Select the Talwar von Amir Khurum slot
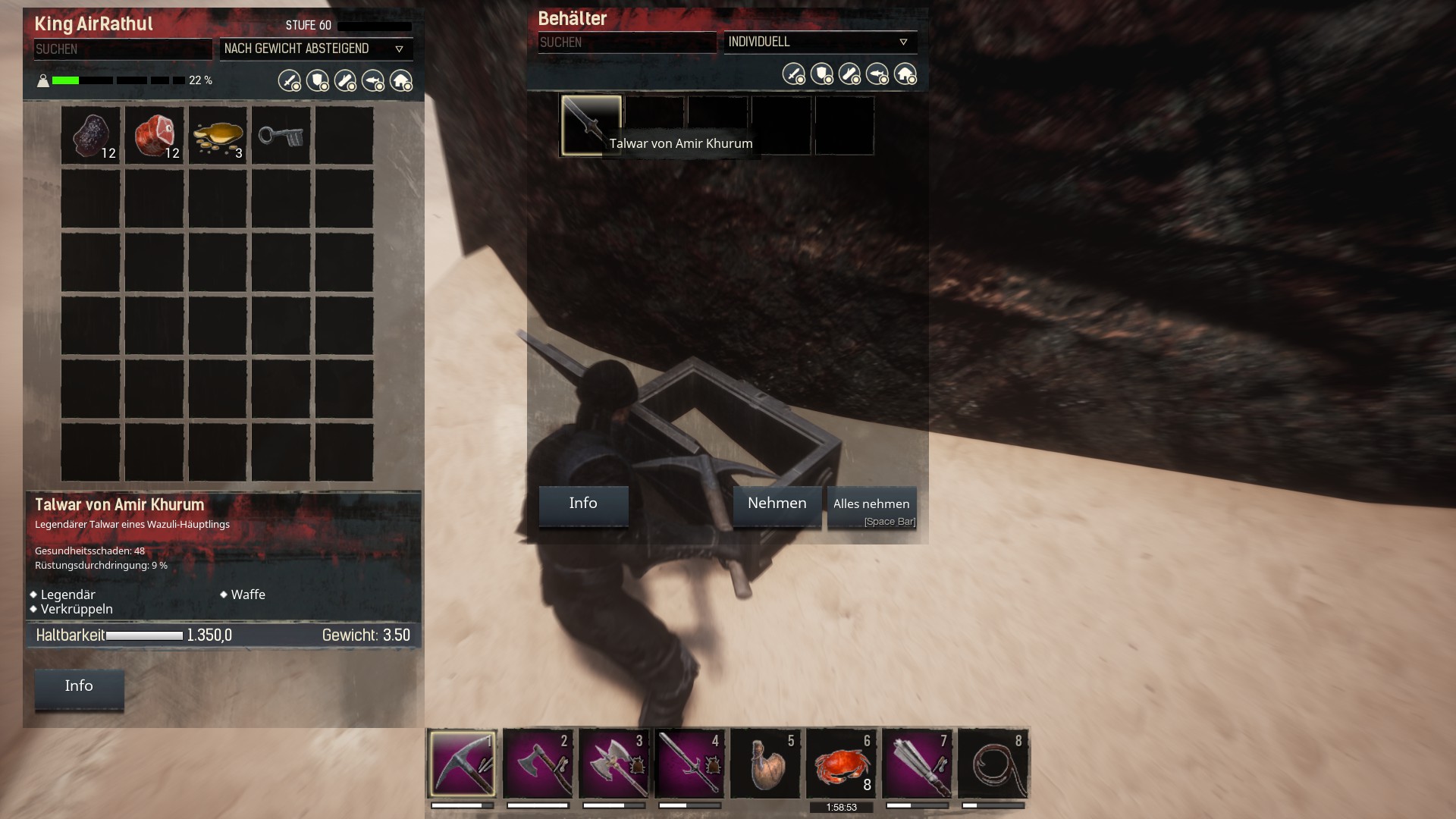The width and height of the screenshot is (1456, 819). click(x=591, y=125)
